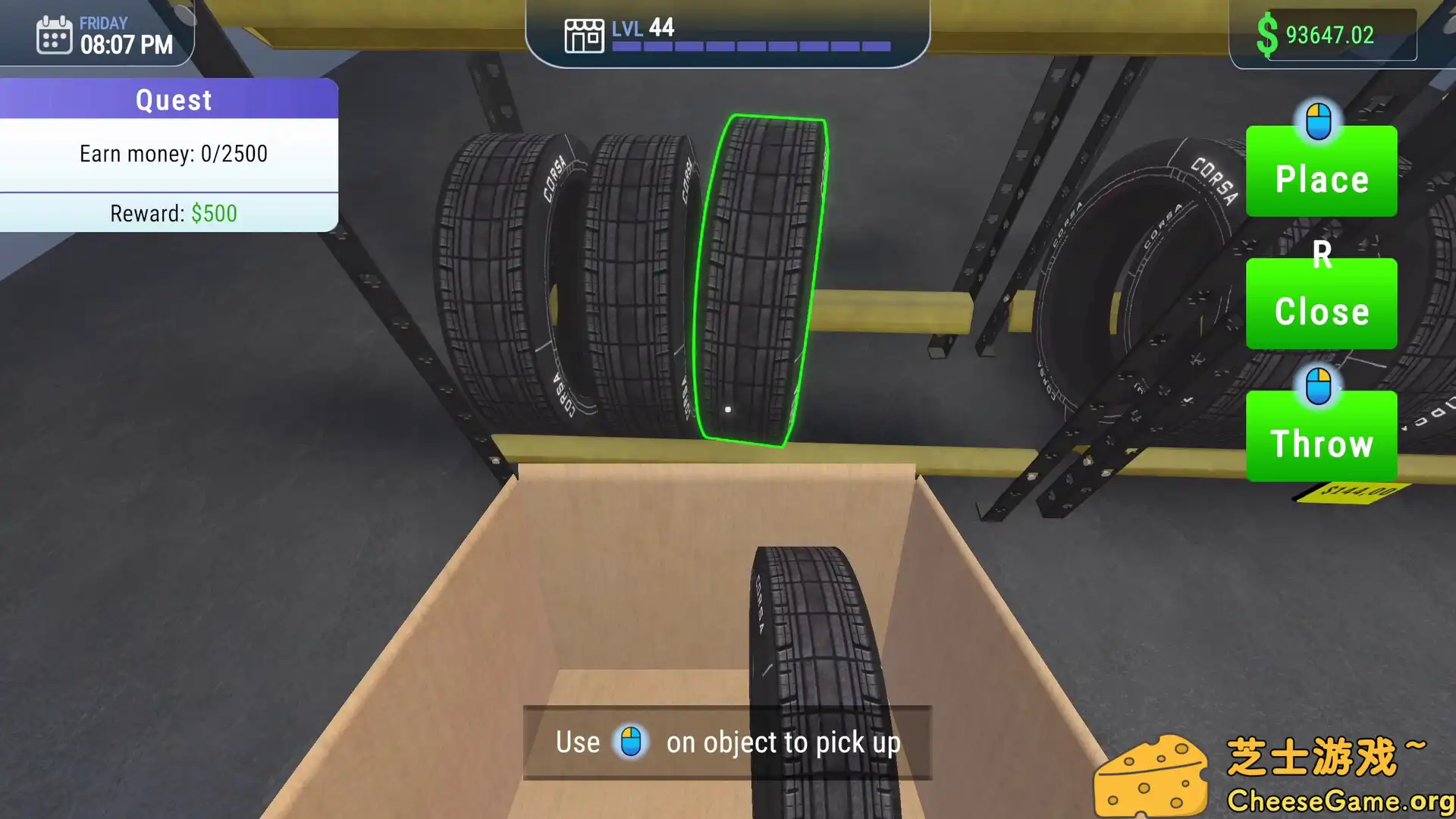Click the LVL 44 experience progress bar

pyautogui.click(x=751, y=45)
